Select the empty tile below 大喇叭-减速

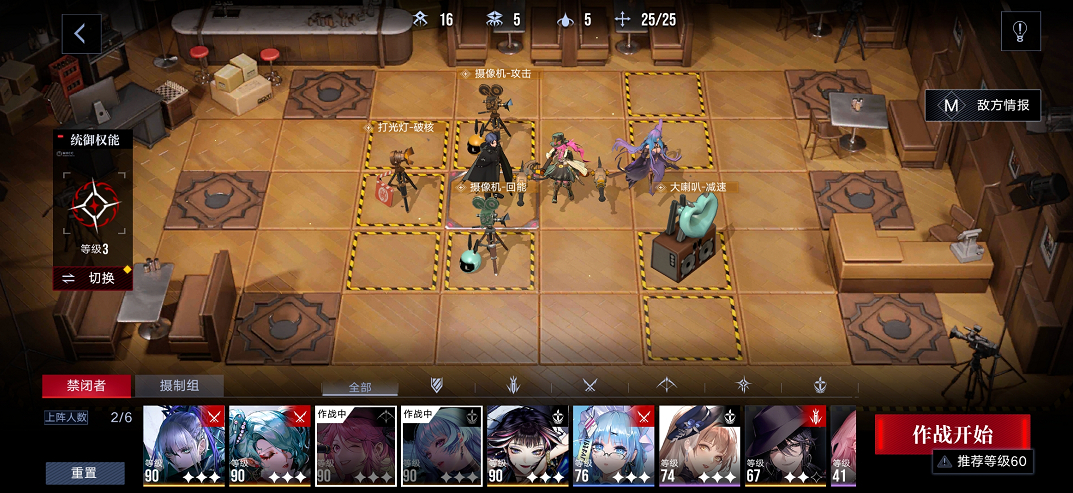[x=692, y=326]
